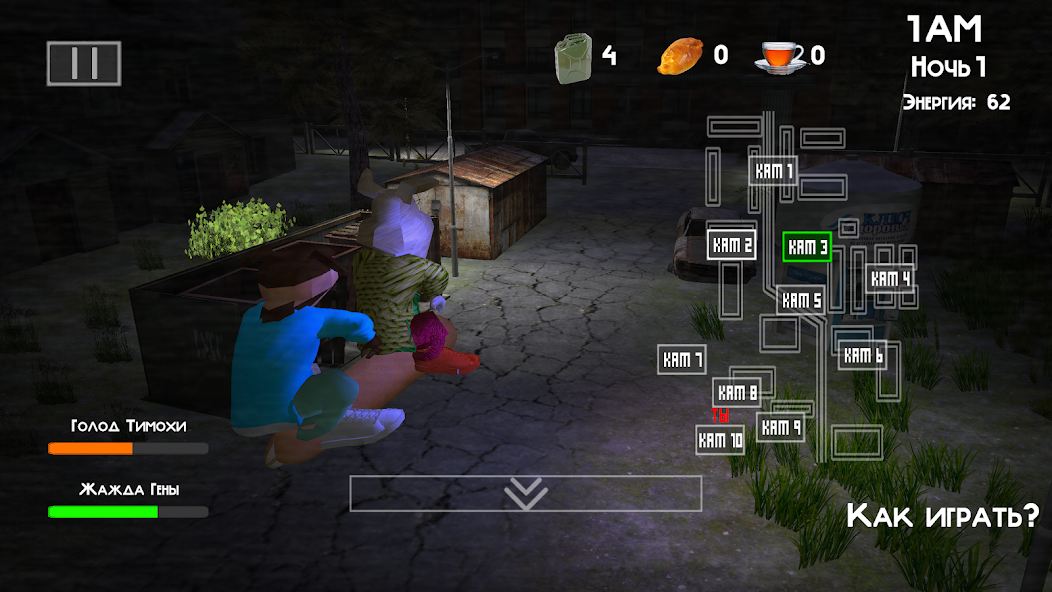Lower the camera panel with the chevron bar

point(525,493)
